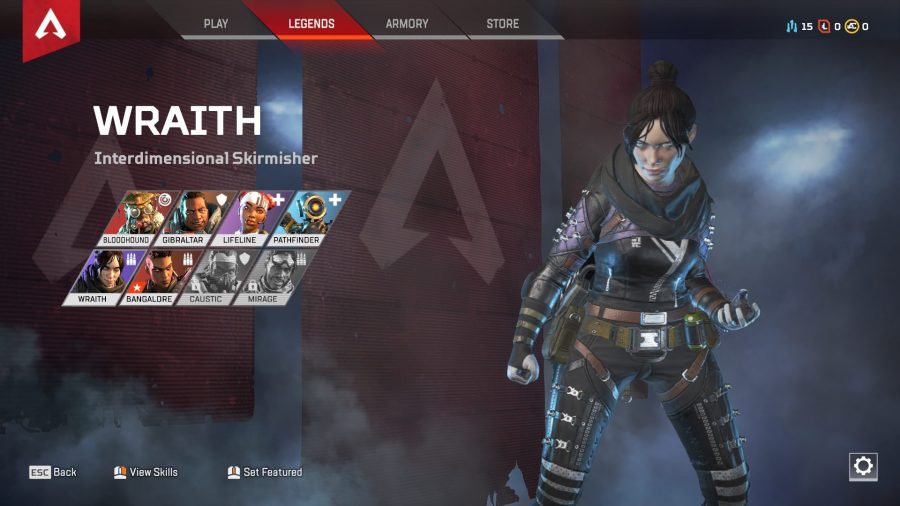Switch to the Play tab

tap(216, 24)
